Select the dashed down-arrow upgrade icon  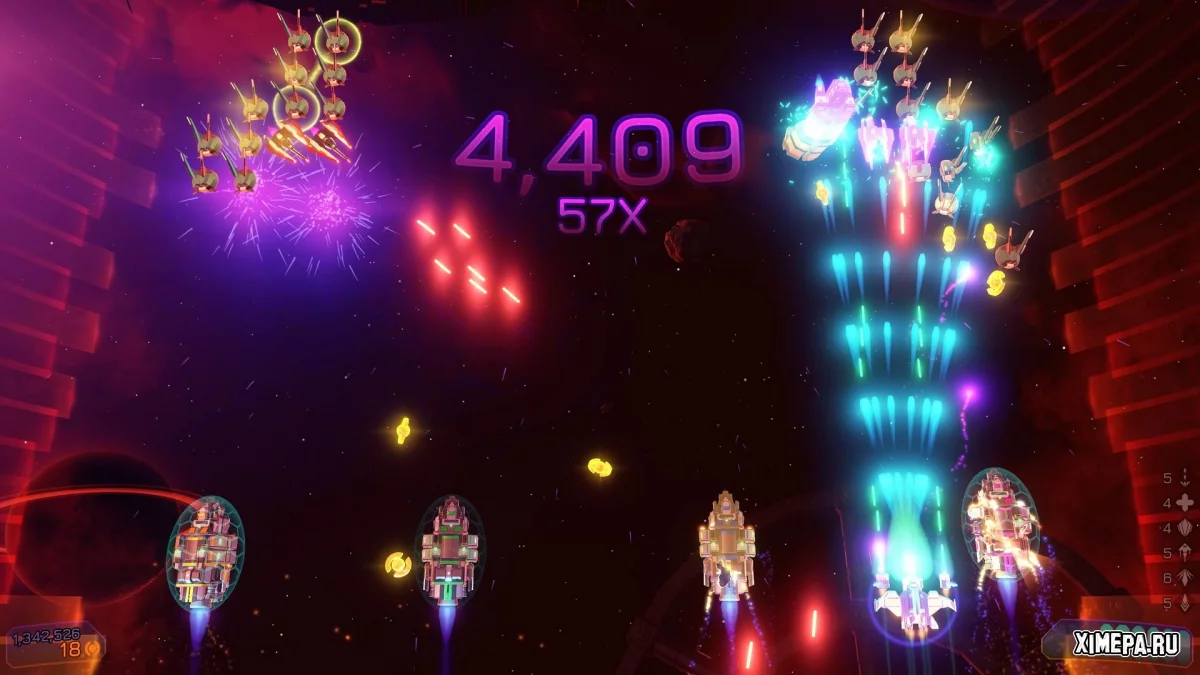tap(1186, 478)
